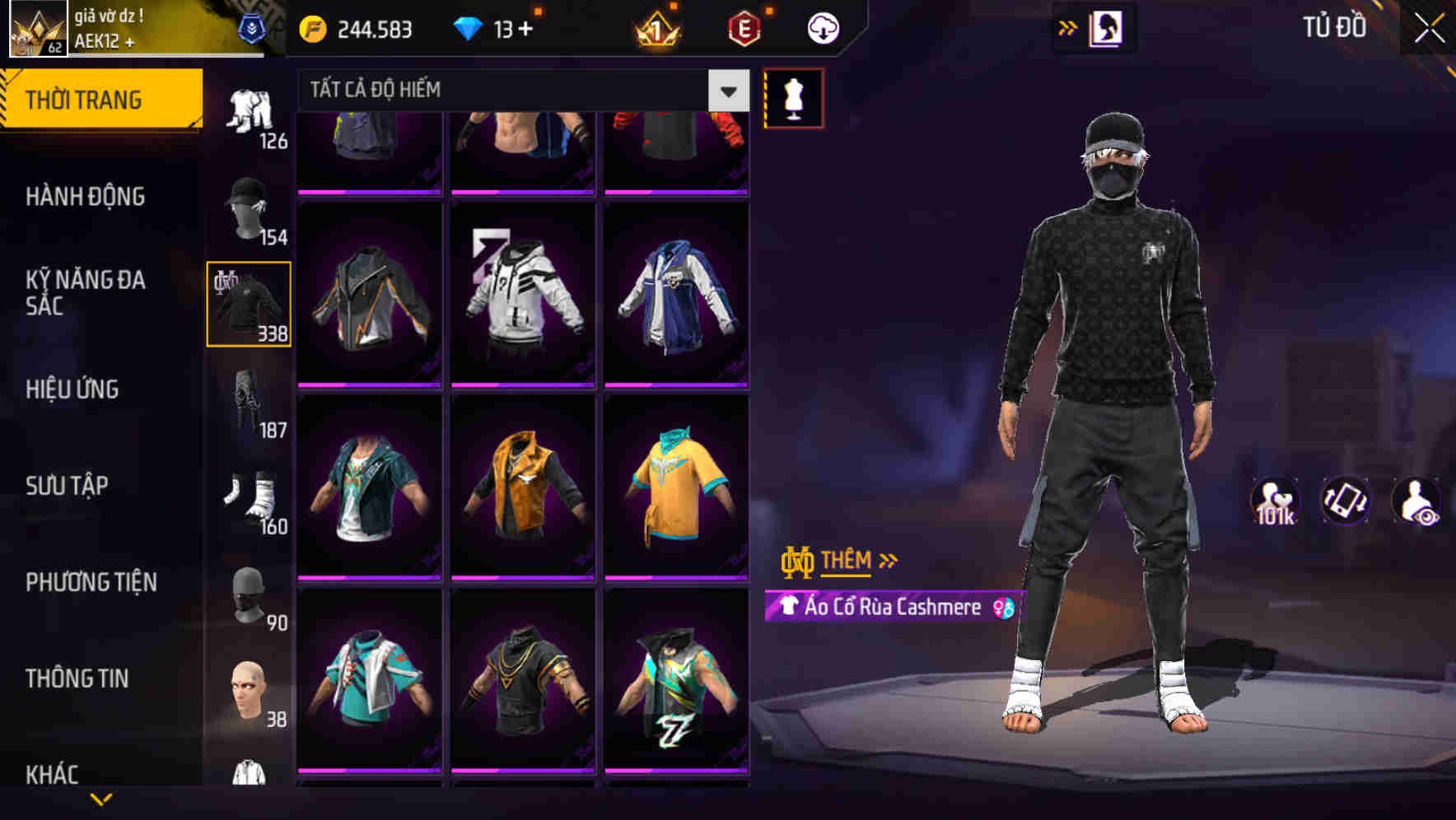The image size is (1456, 820).
Task: Expand the THÊM item details
Action: click(850, 561)
